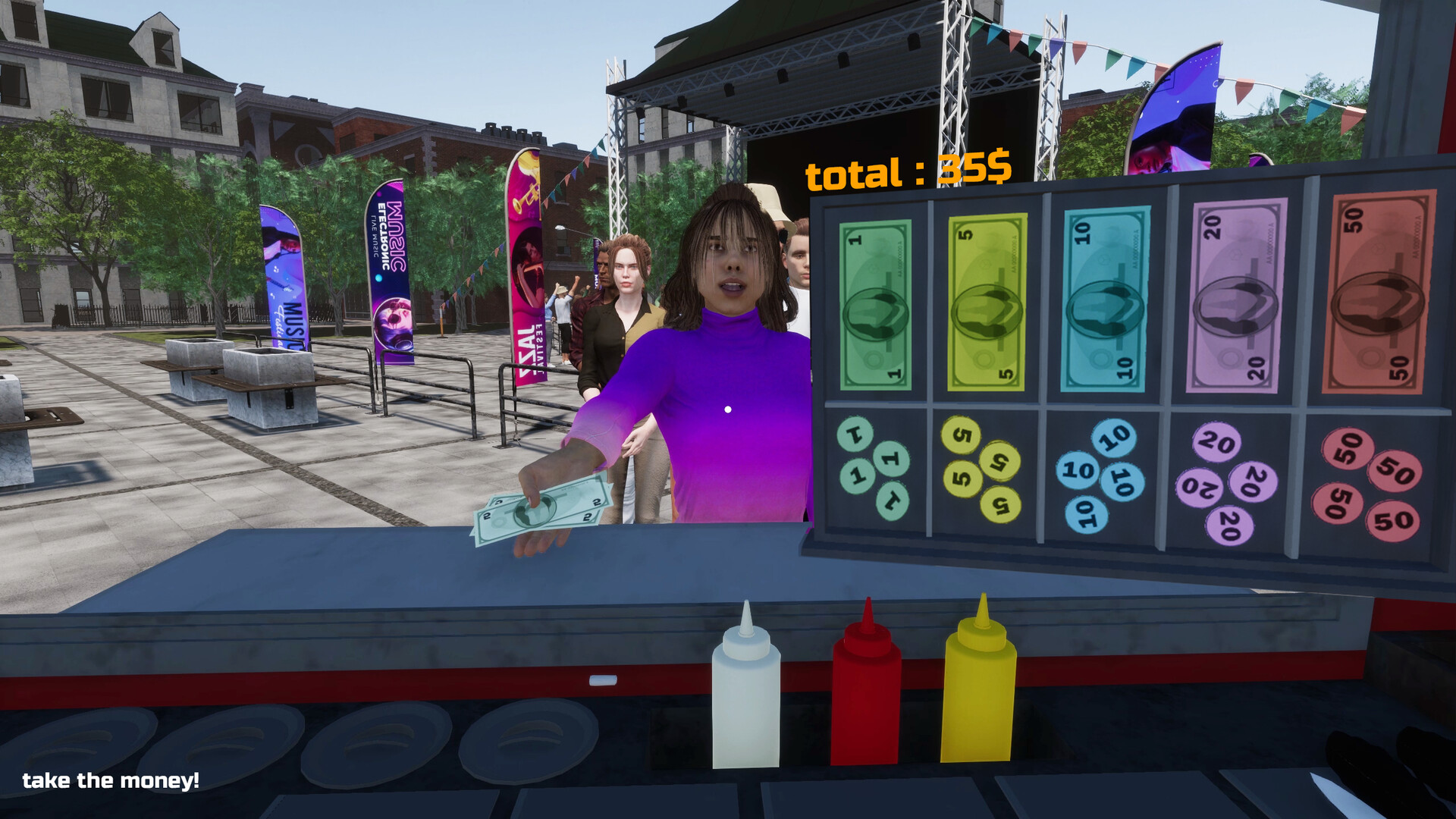
Task: Take the $1 bill from the register
Action: coord(876,303)
